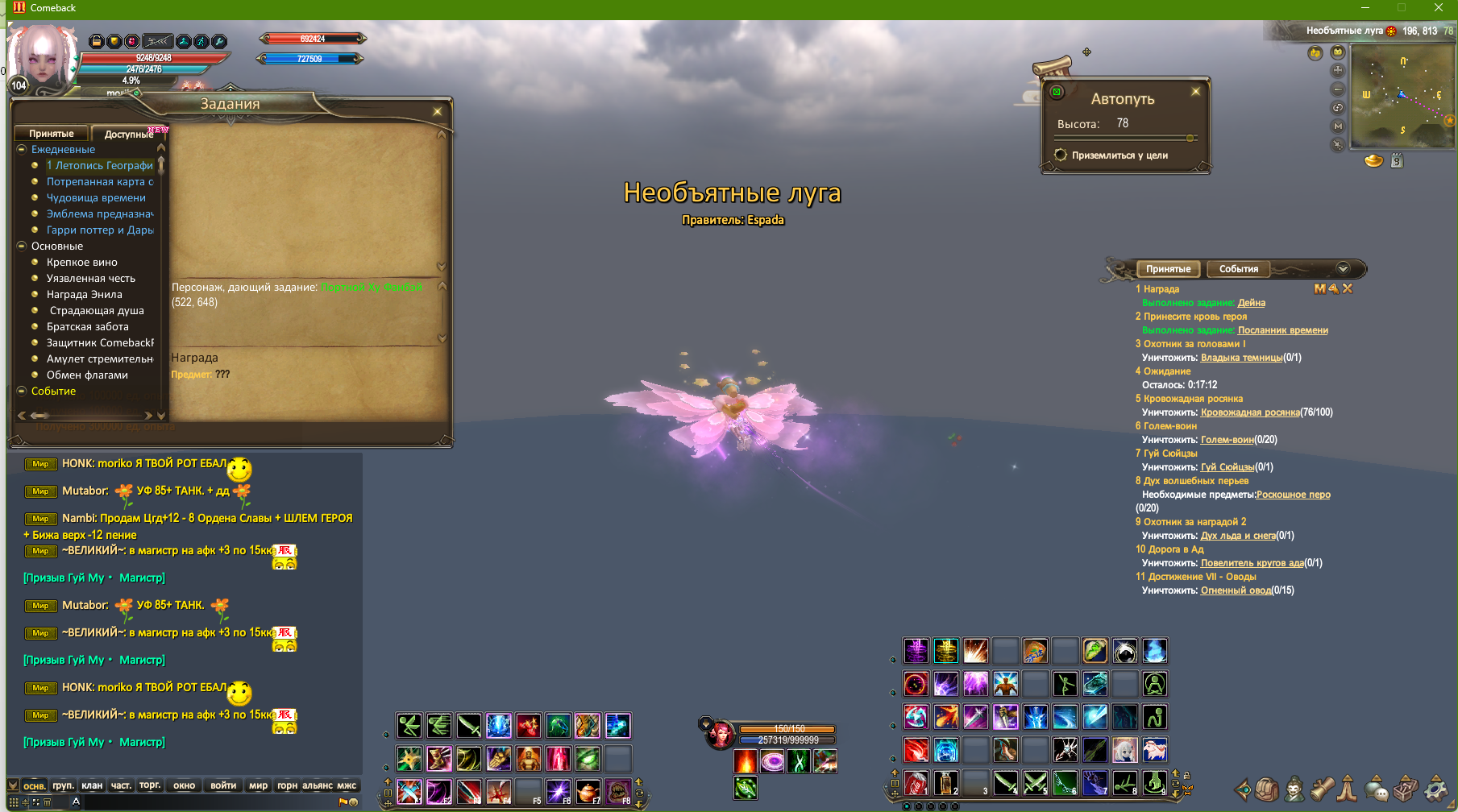Select the Крепкое вино quest

coord(81,263)
